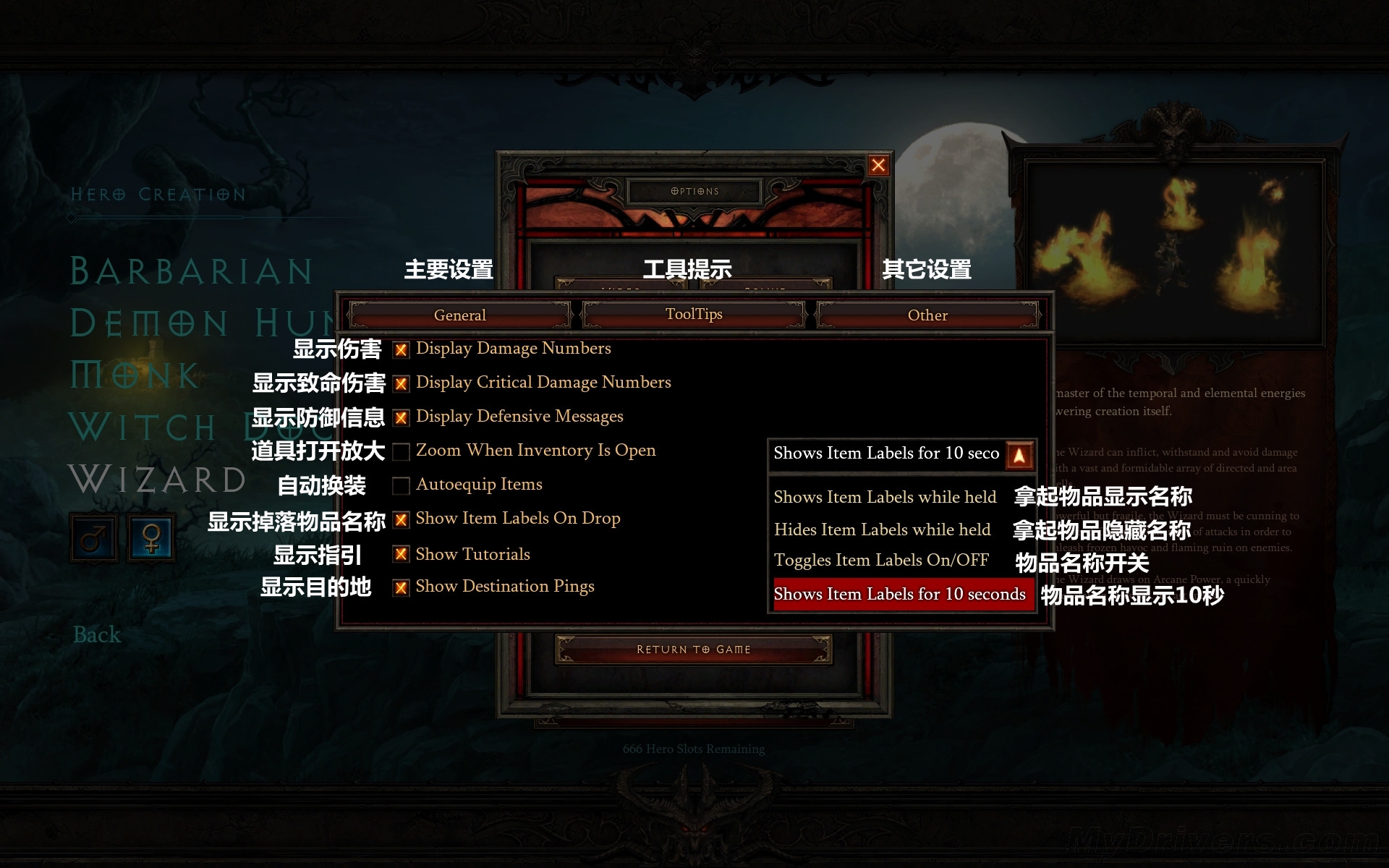This screenshot has width=1389, height=868.
Task: Toggle Display Damage Numbers checkbox
Action: click(x=401, y=350)
